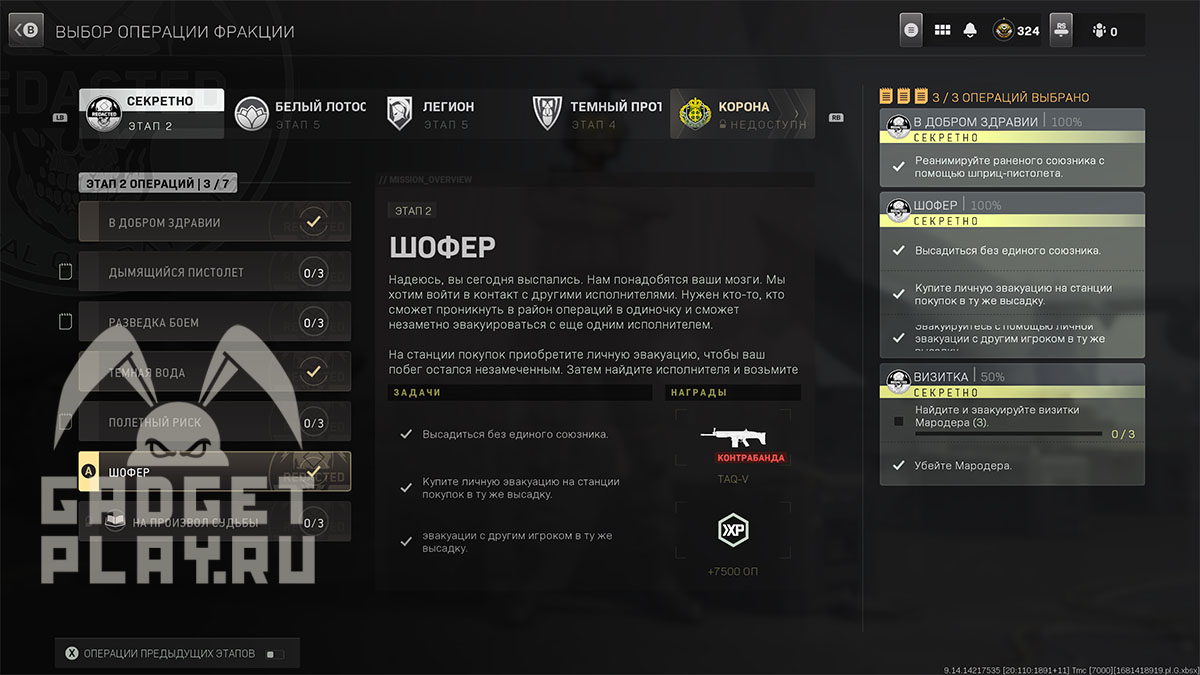
Task: Open the Темная вода mission
Action: coord(215,372)
